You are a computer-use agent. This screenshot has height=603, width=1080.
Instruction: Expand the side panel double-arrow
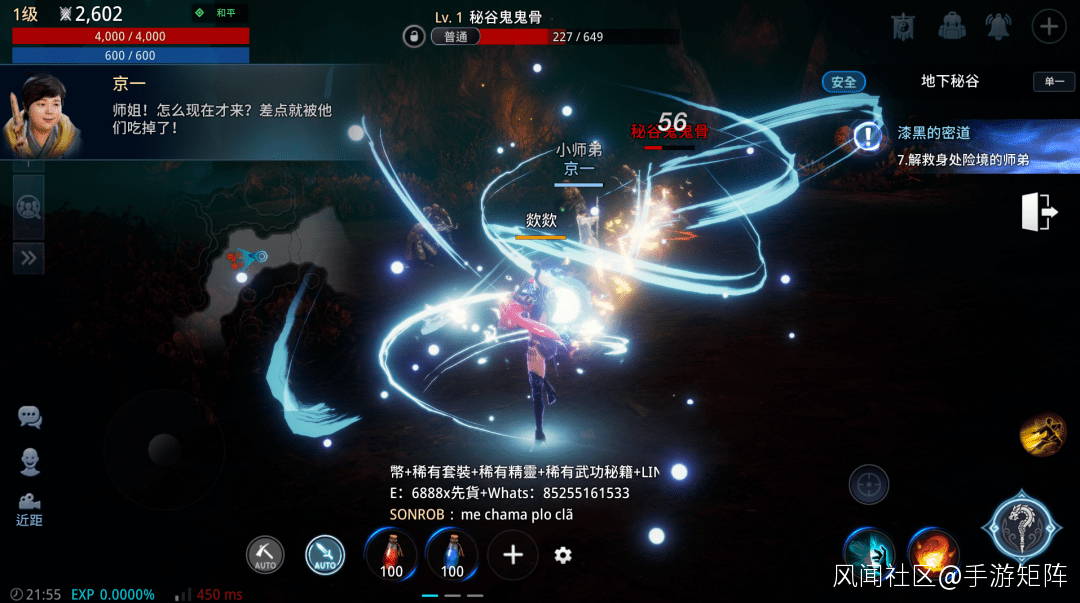pos(28,258)
